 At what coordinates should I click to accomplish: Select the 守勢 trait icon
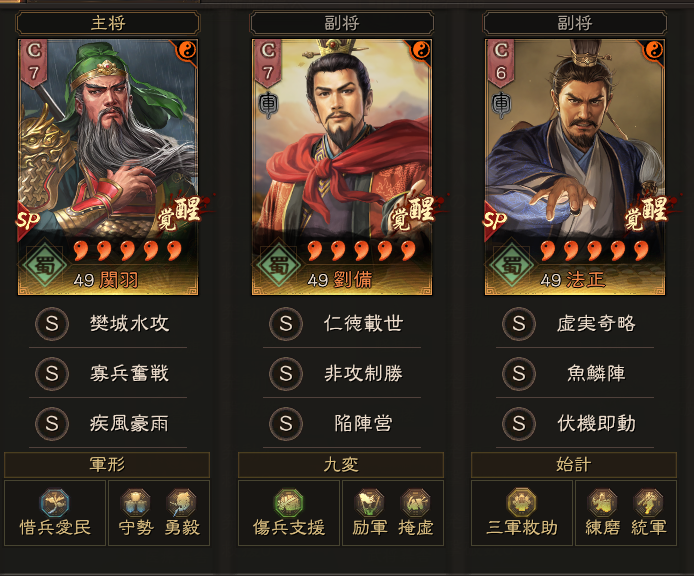tap(135, 503)
